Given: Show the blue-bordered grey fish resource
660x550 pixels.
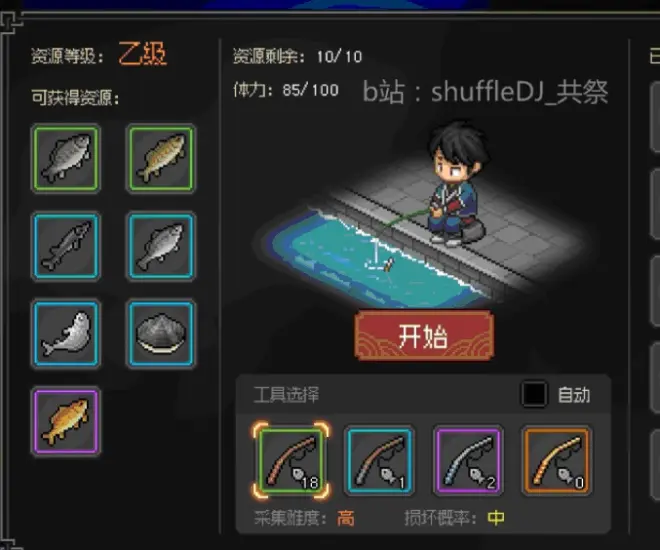Looking at the screenshot, I should click(x=161, y=246).
